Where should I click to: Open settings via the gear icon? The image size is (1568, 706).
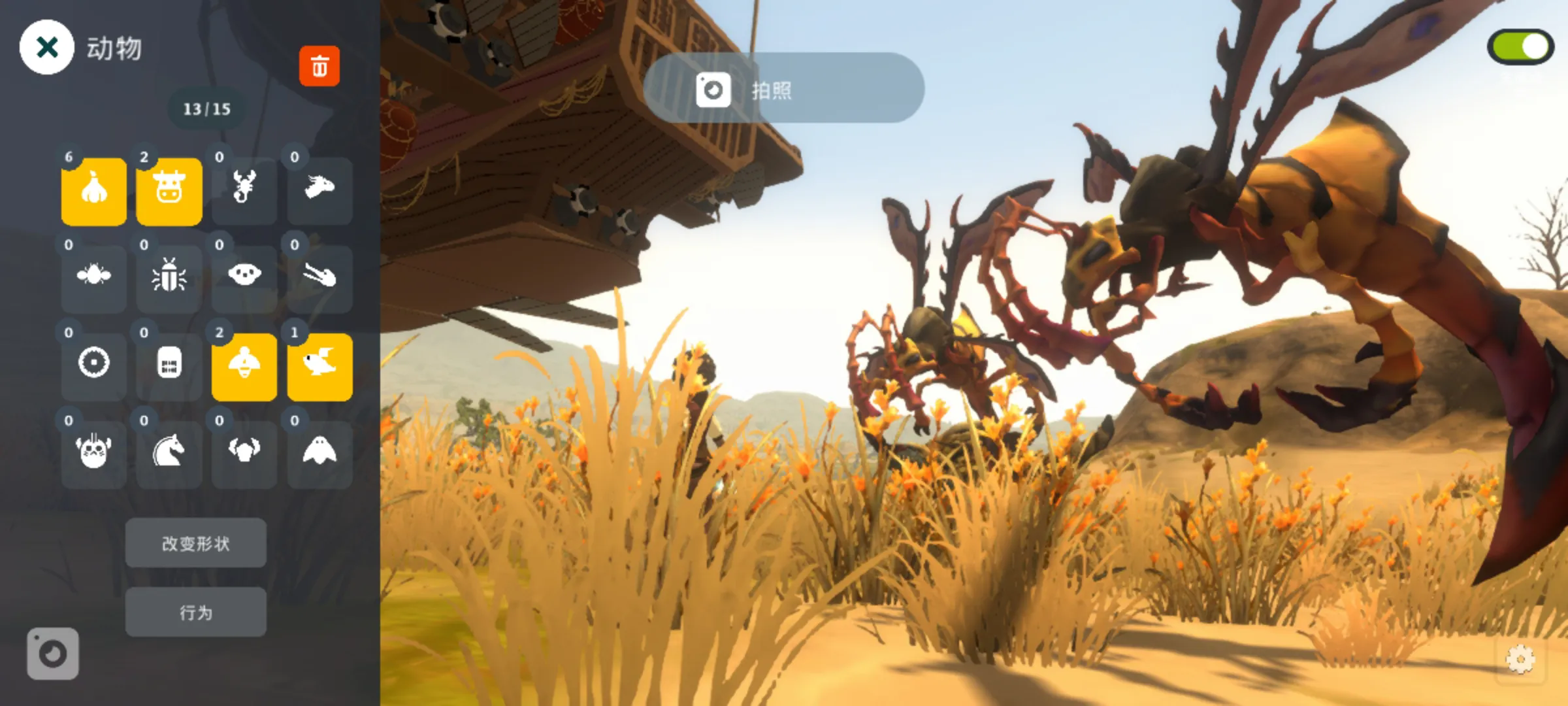(x=1520, y=659)
